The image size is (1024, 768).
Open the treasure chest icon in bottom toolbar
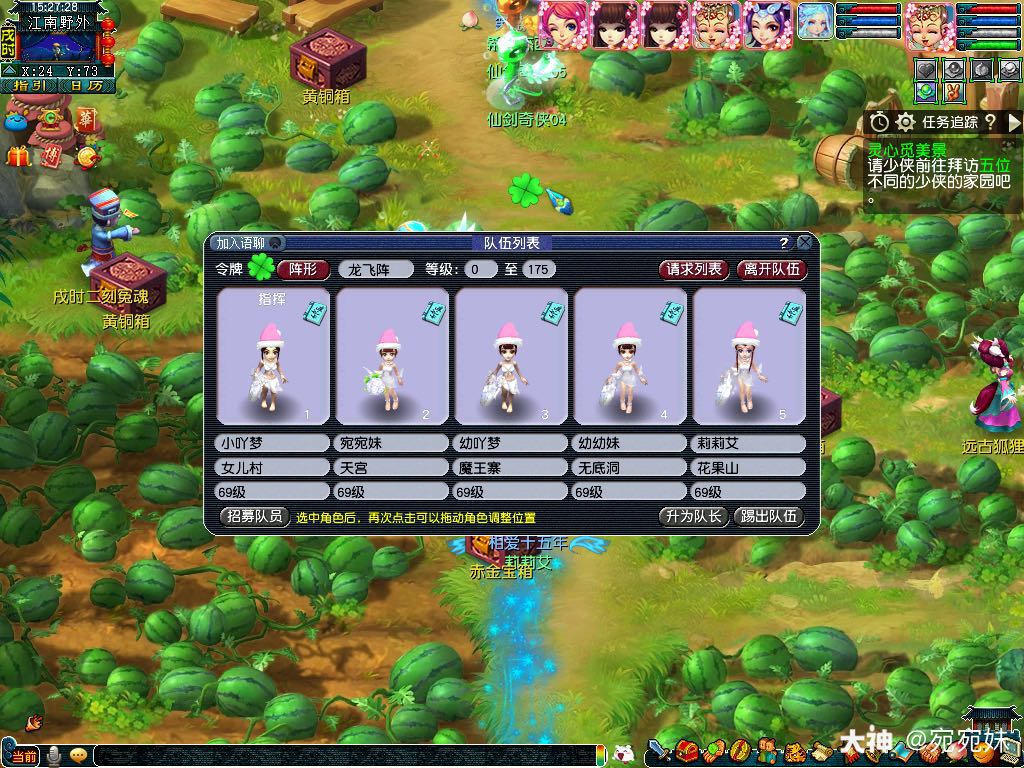(686, 750)
